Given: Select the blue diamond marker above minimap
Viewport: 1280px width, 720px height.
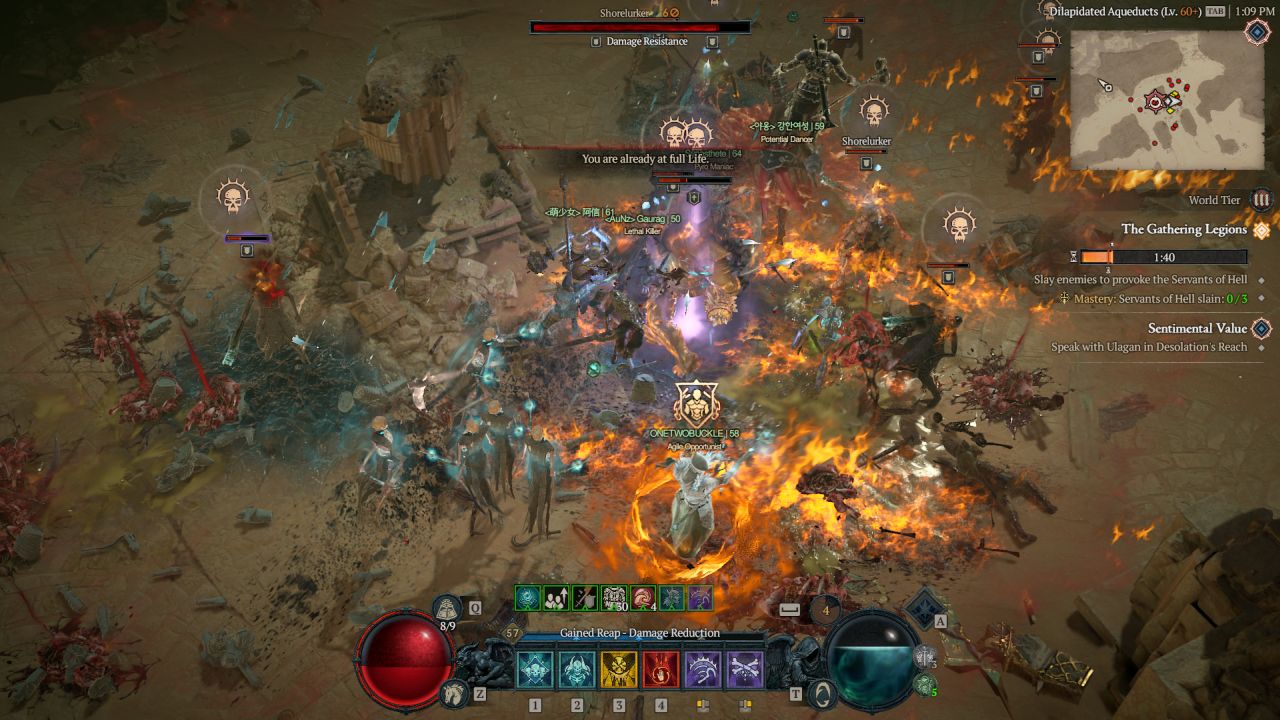Looking at the screenshot, I should pos(1257,32).
